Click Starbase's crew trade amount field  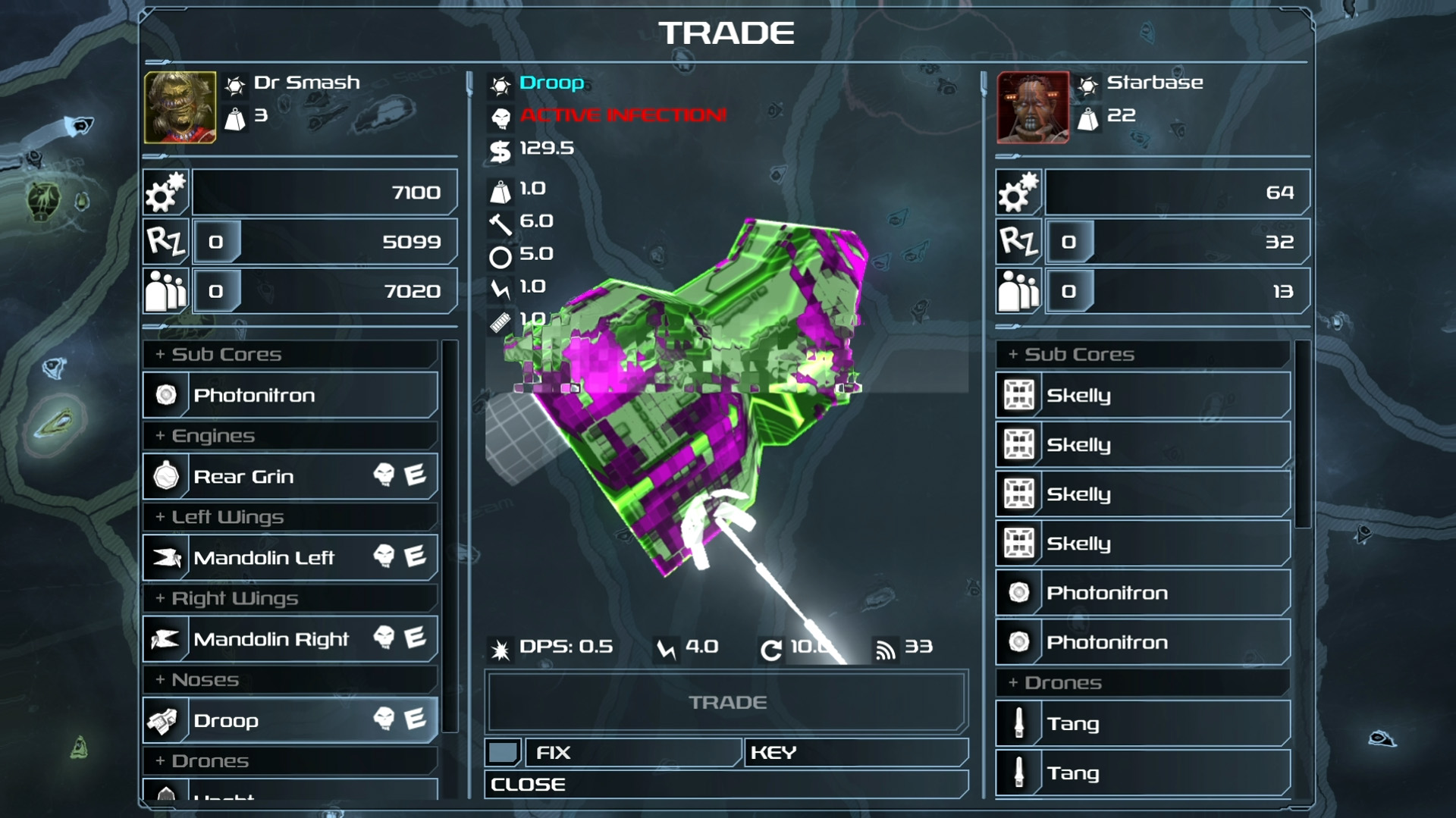point(1069,291)
